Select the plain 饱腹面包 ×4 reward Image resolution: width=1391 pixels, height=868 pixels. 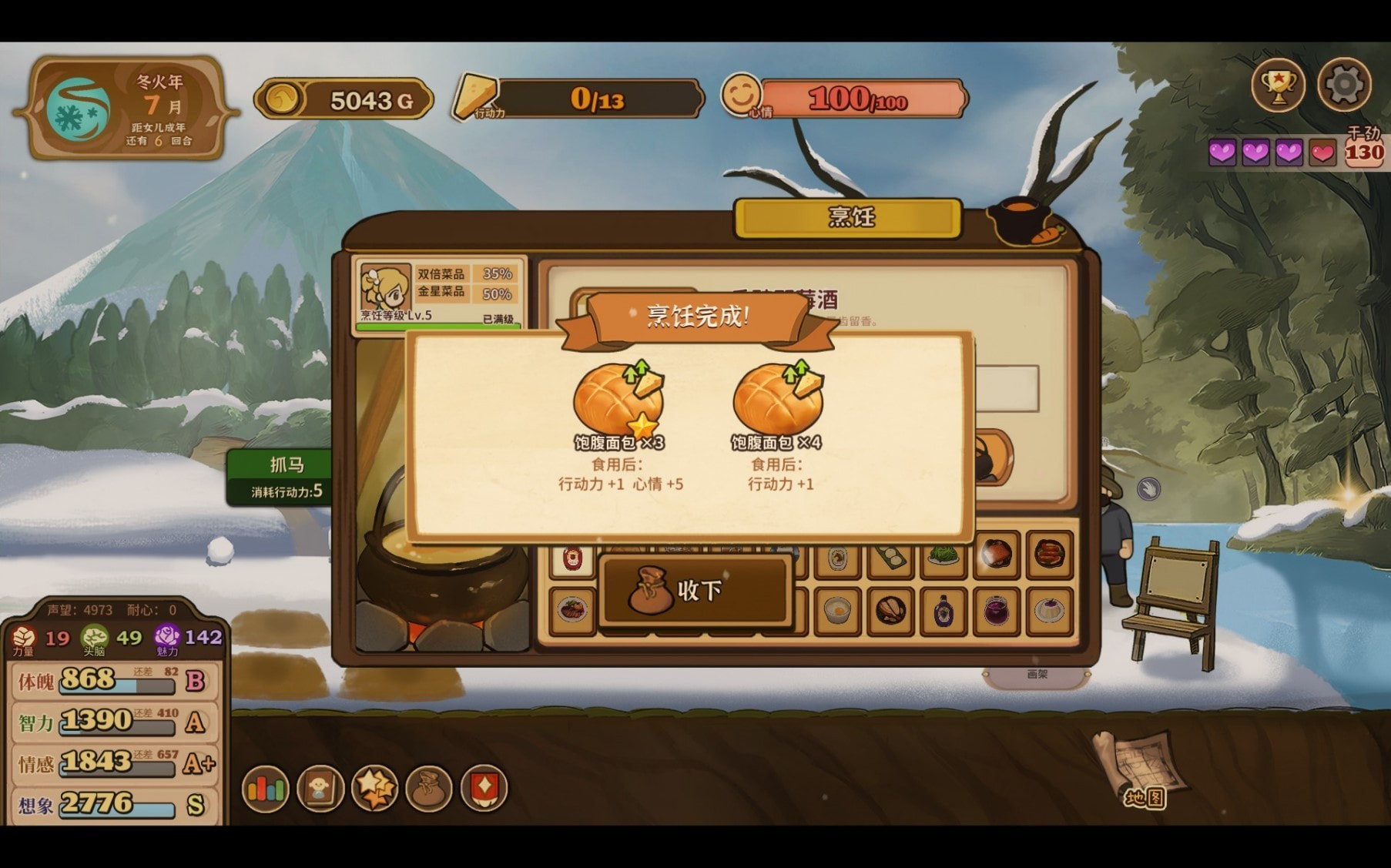coord(777,402)
